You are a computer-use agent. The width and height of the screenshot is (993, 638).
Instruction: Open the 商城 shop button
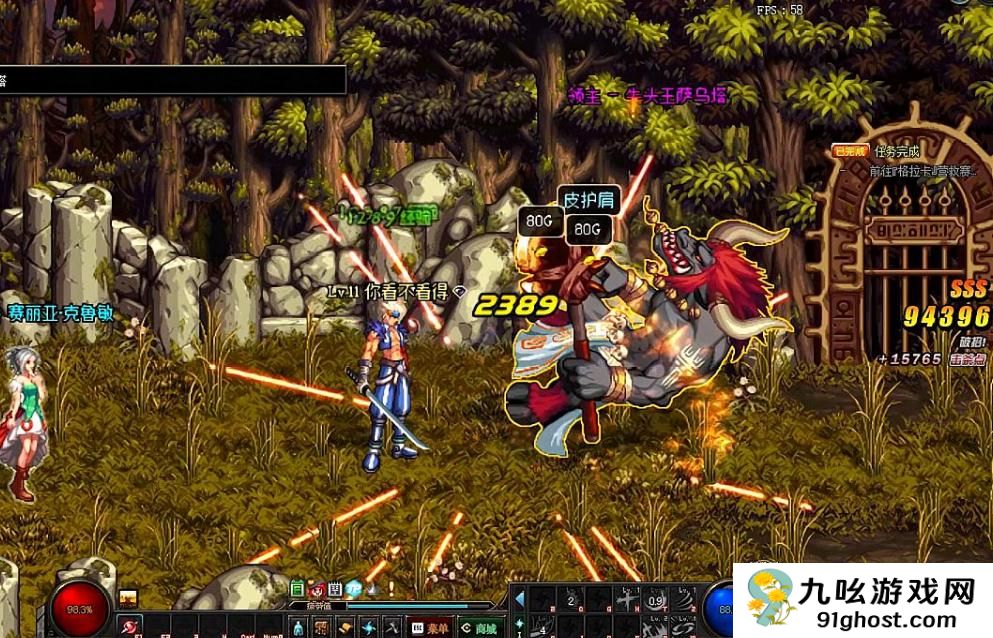click(x=479, y=628)
